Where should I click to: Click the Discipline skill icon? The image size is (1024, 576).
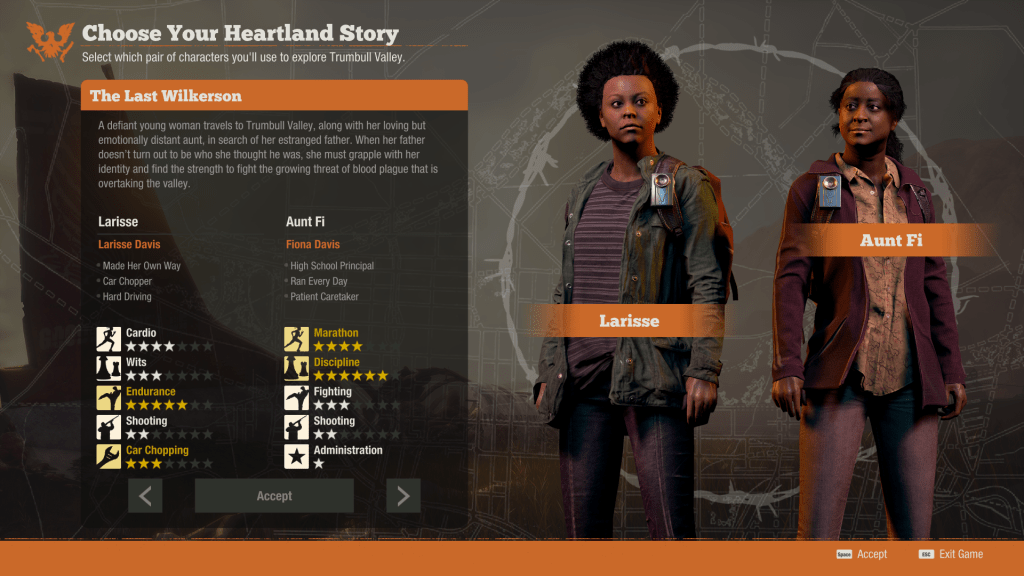[296, 368]
